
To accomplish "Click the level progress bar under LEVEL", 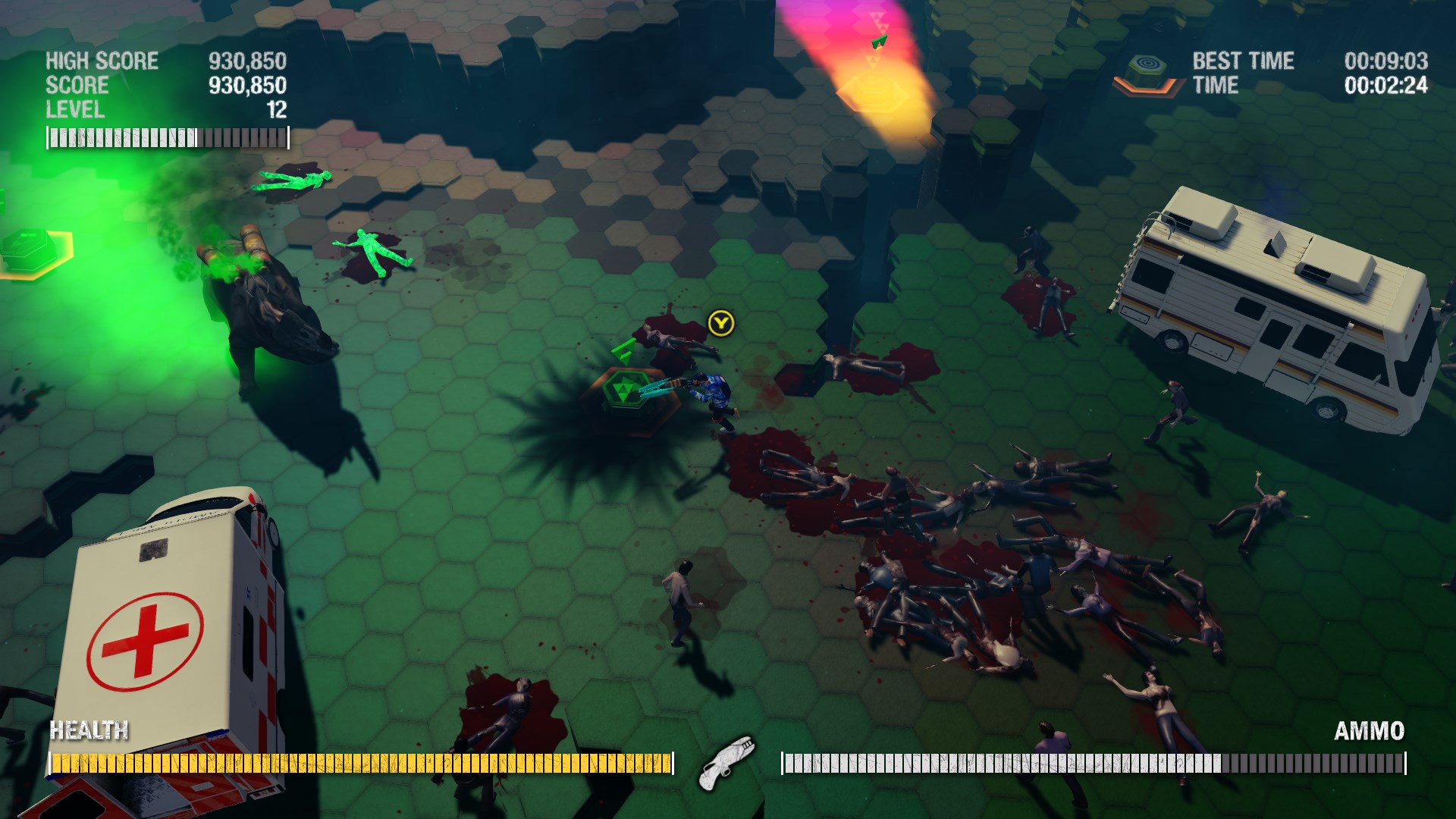I will (165, 137).
